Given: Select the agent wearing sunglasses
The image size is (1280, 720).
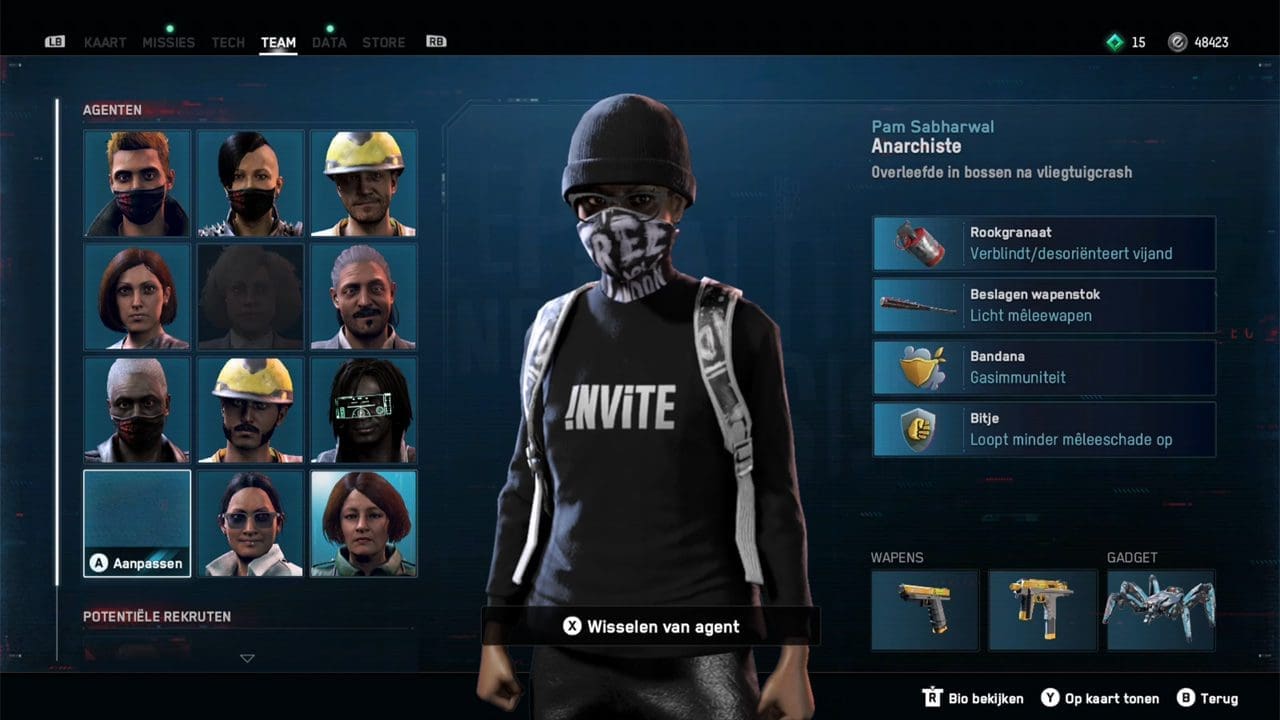Looking at the screenshot, I should click(250, 523).
